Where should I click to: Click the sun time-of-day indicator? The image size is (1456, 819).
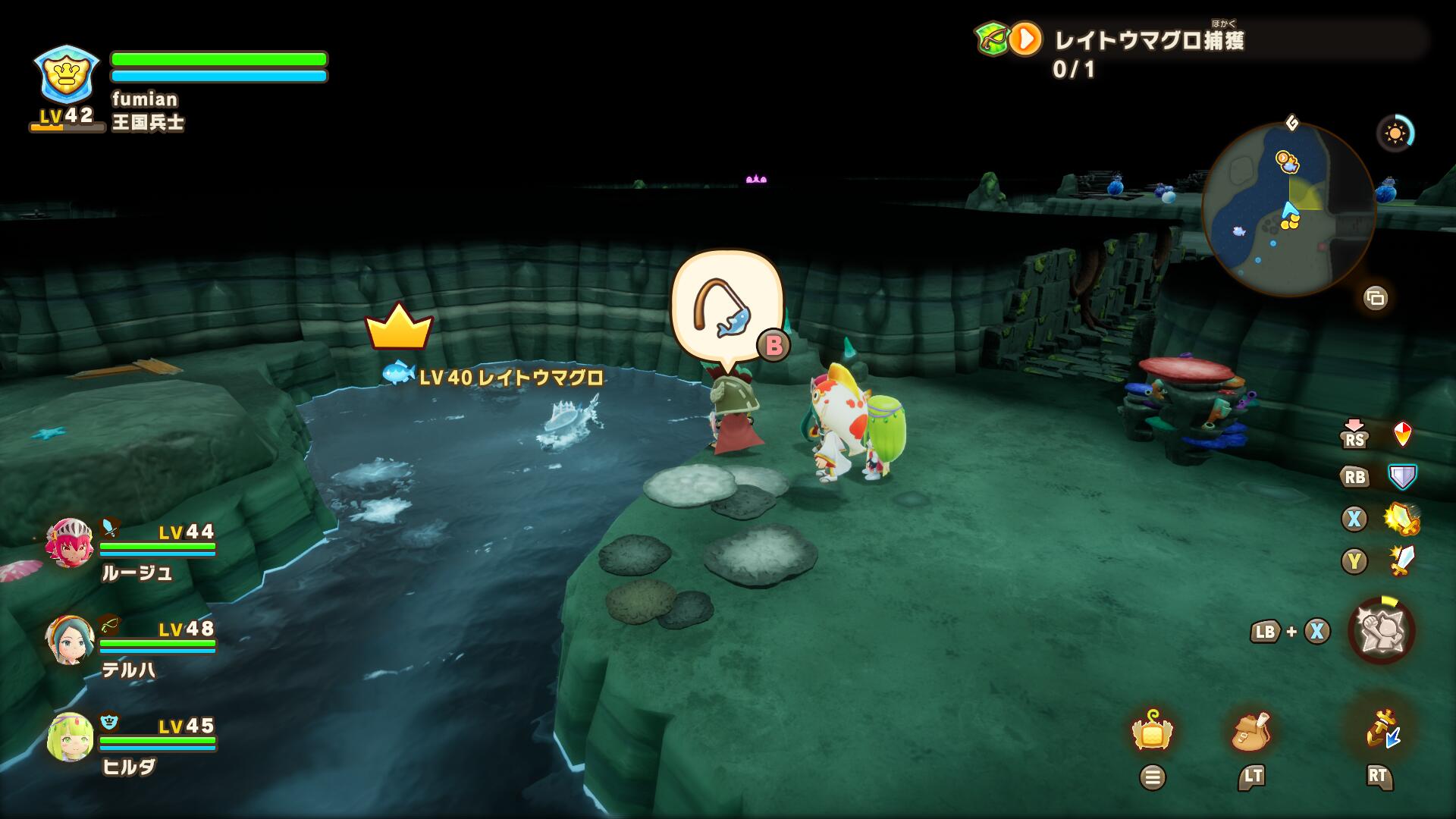click(x=1395, y=134)
